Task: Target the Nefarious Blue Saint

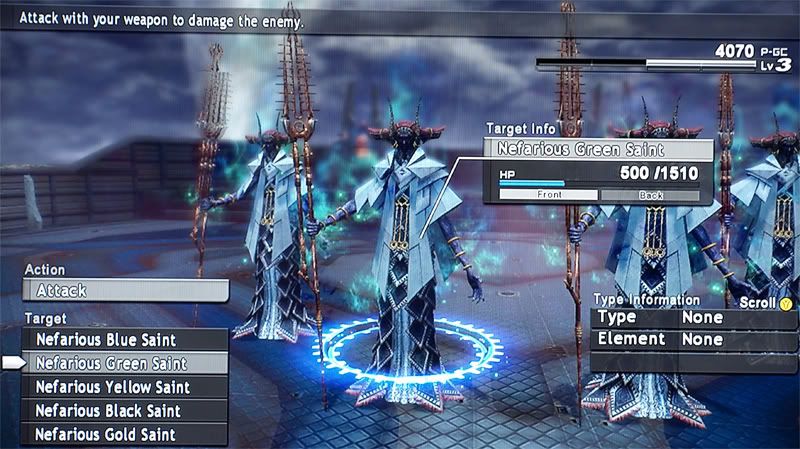Action: pos(124,340)
